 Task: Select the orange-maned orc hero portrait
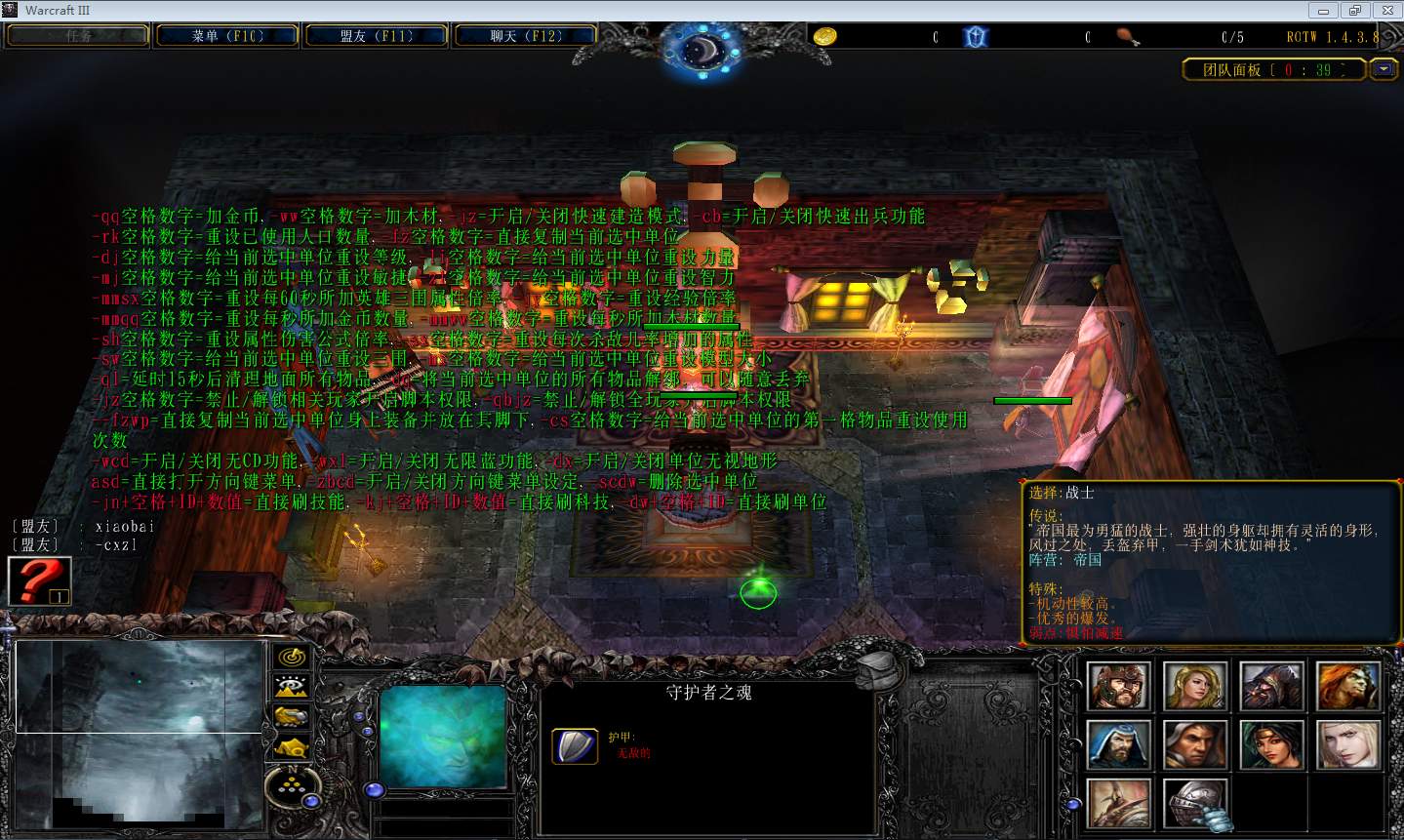coord(1348,686)
